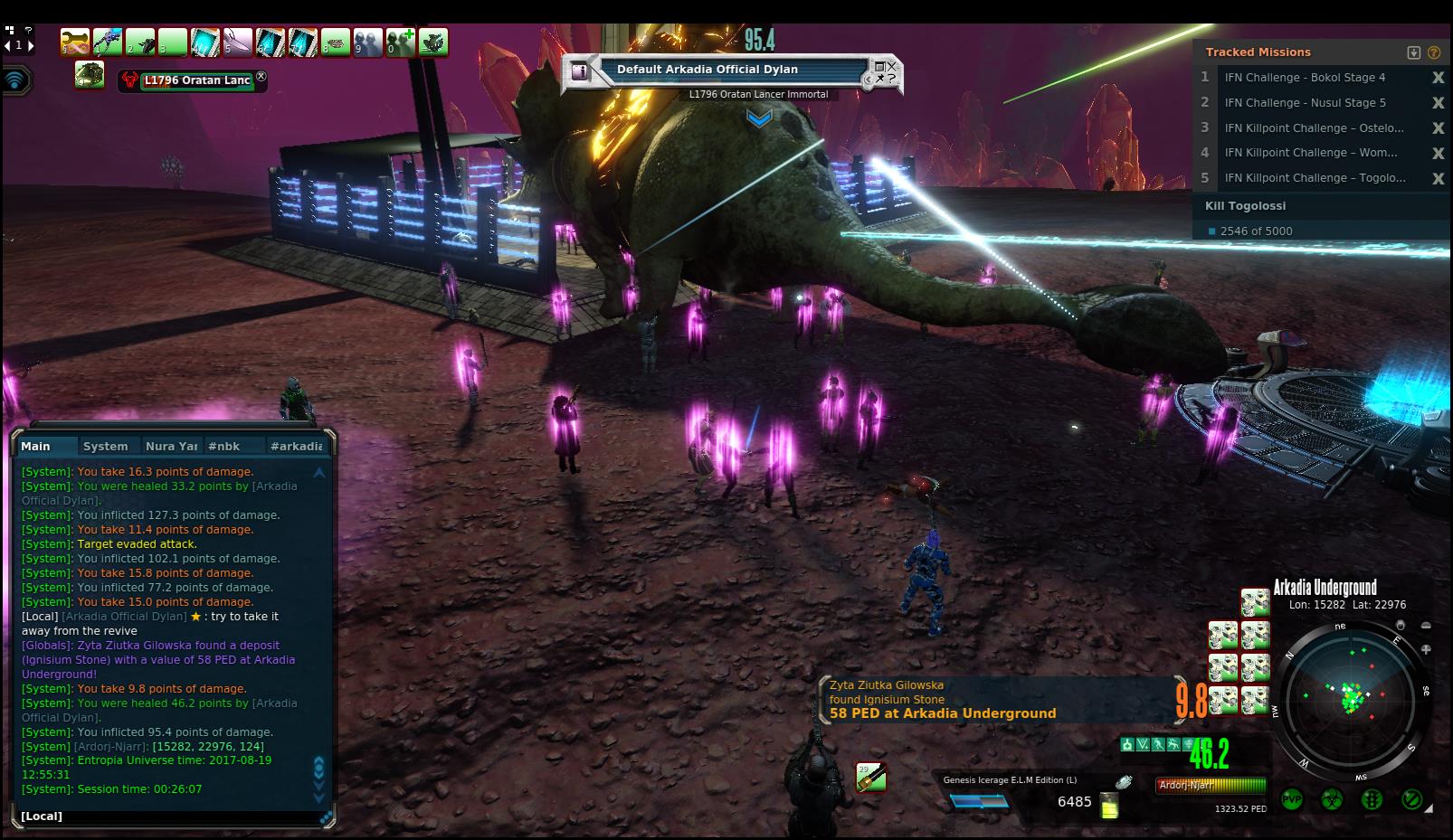This screenshot has height=840, width=1453.
Task: Open the #nbk chat channel tab
Action: 223,446
